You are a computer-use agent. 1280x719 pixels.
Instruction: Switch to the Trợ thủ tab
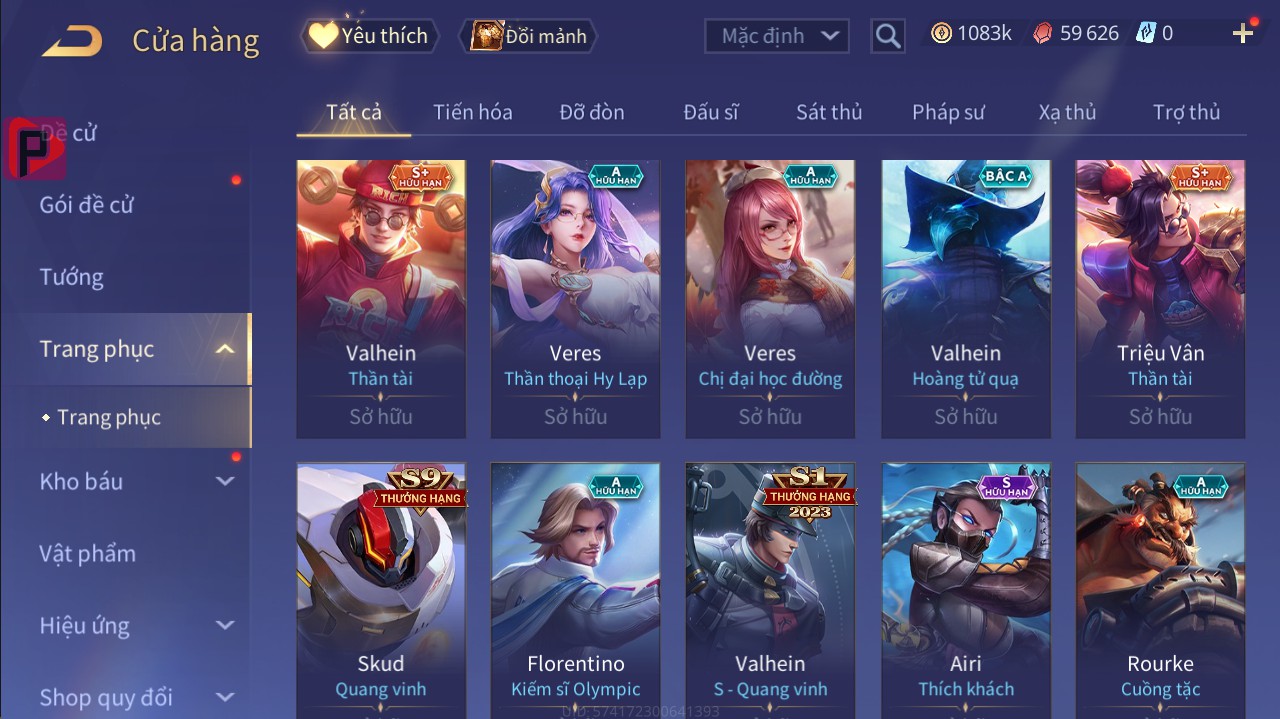1186,112
